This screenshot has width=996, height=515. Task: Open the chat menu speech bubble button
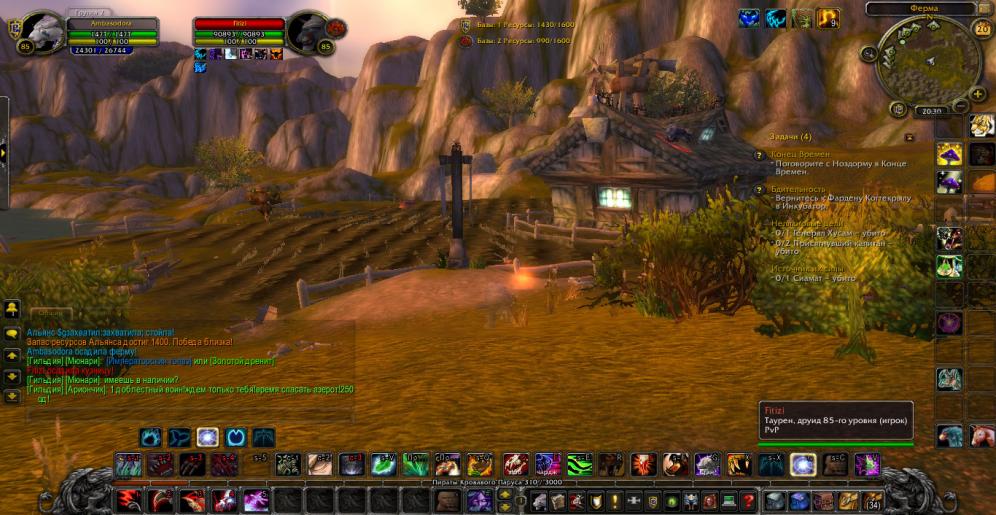(12, 333)
